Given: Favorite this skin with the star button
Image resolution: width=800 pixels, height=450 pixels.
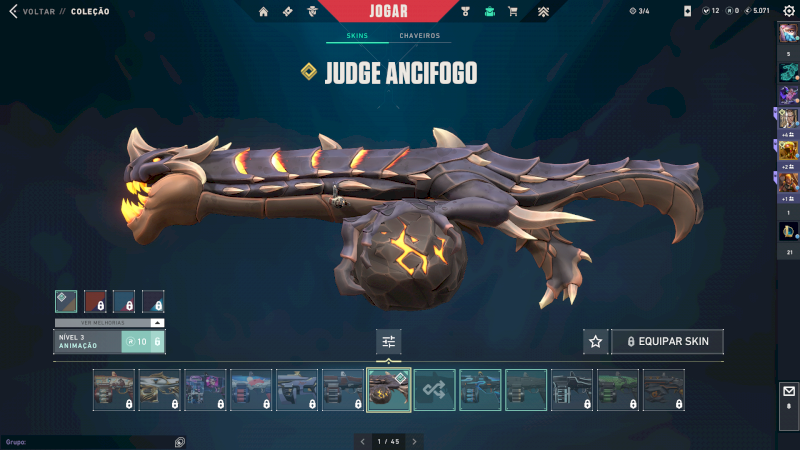Looking at the screenshot, I should [x=596, y=342].
